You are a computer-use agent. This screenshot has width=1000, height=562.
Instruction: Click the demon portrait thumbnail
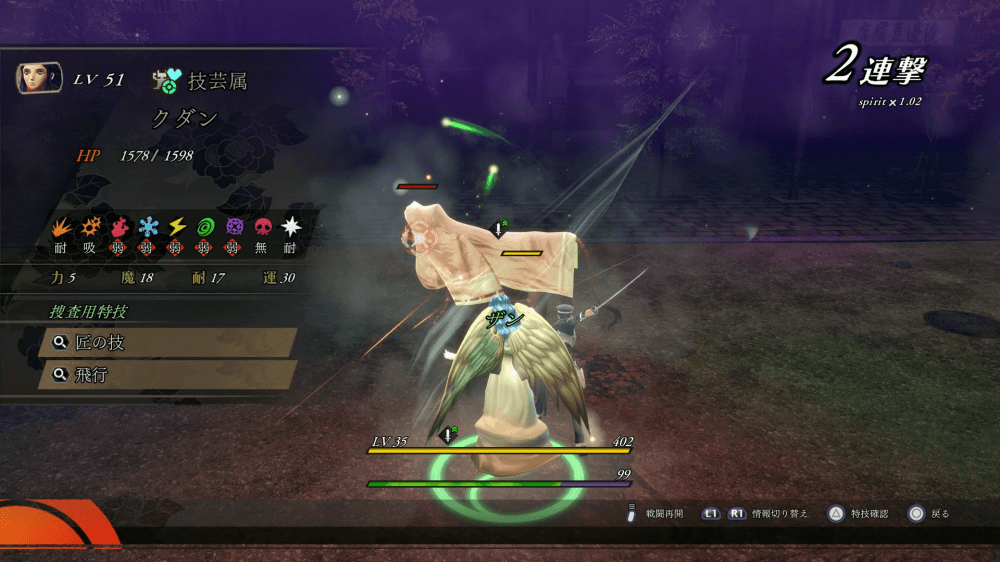pyautogui.click(x=39, y=78)
